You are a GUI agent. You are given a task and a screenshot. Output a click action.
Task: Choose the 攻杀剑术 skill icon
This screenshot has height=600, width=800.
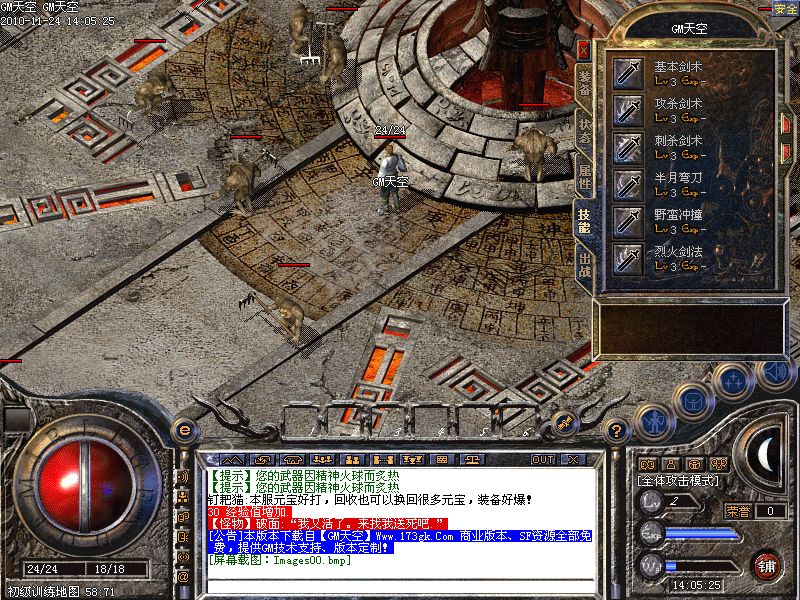(628, 109)
